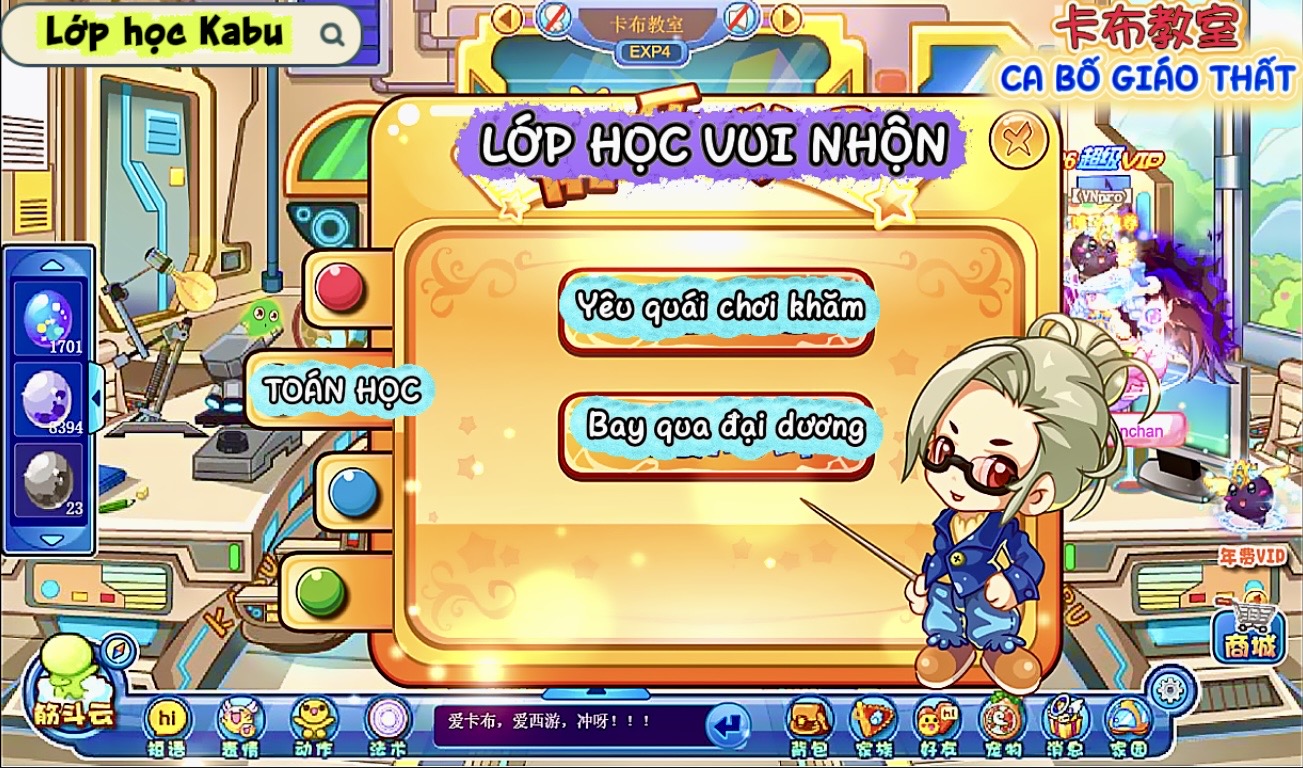Switch to the green ball tab

[x=322, y=593]
